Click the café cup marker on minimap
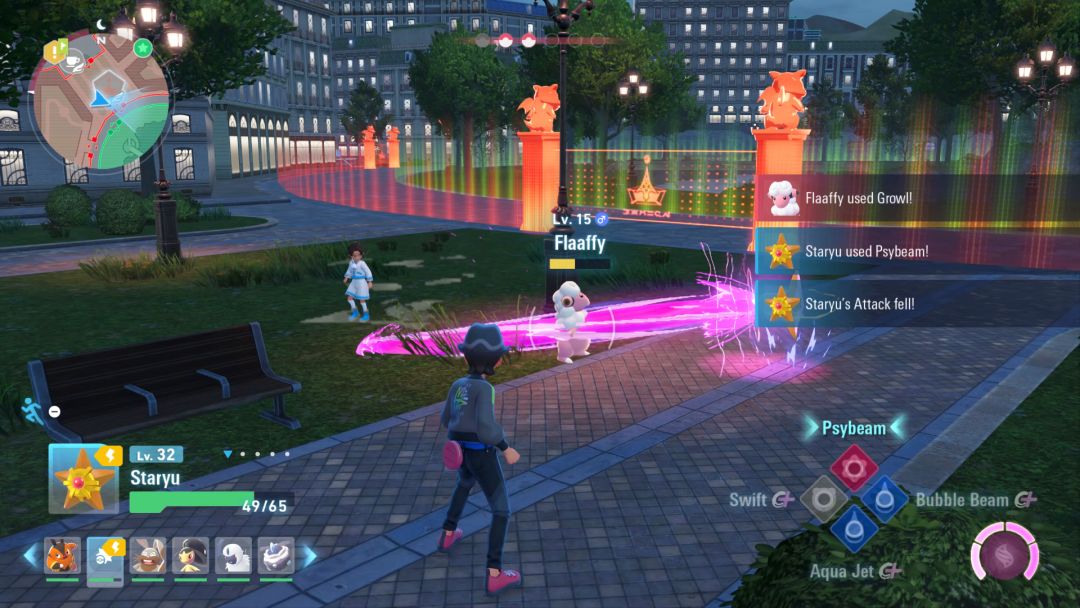The height and width of the screenshot is (608, 1080). (x=73, y=61)
